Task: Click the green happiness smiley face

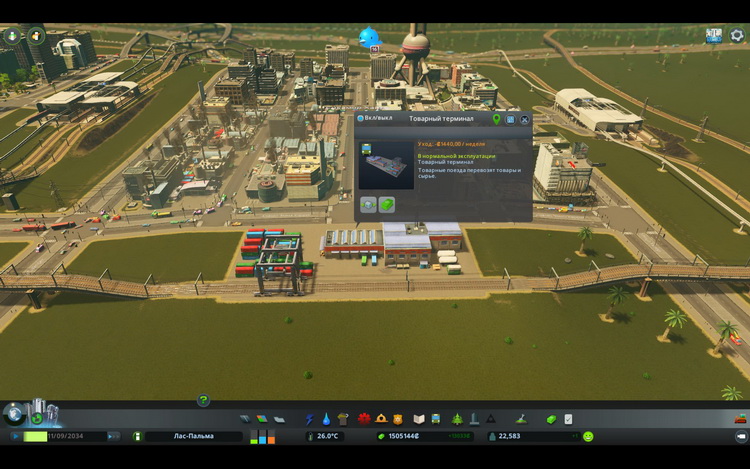Action: 588,437
